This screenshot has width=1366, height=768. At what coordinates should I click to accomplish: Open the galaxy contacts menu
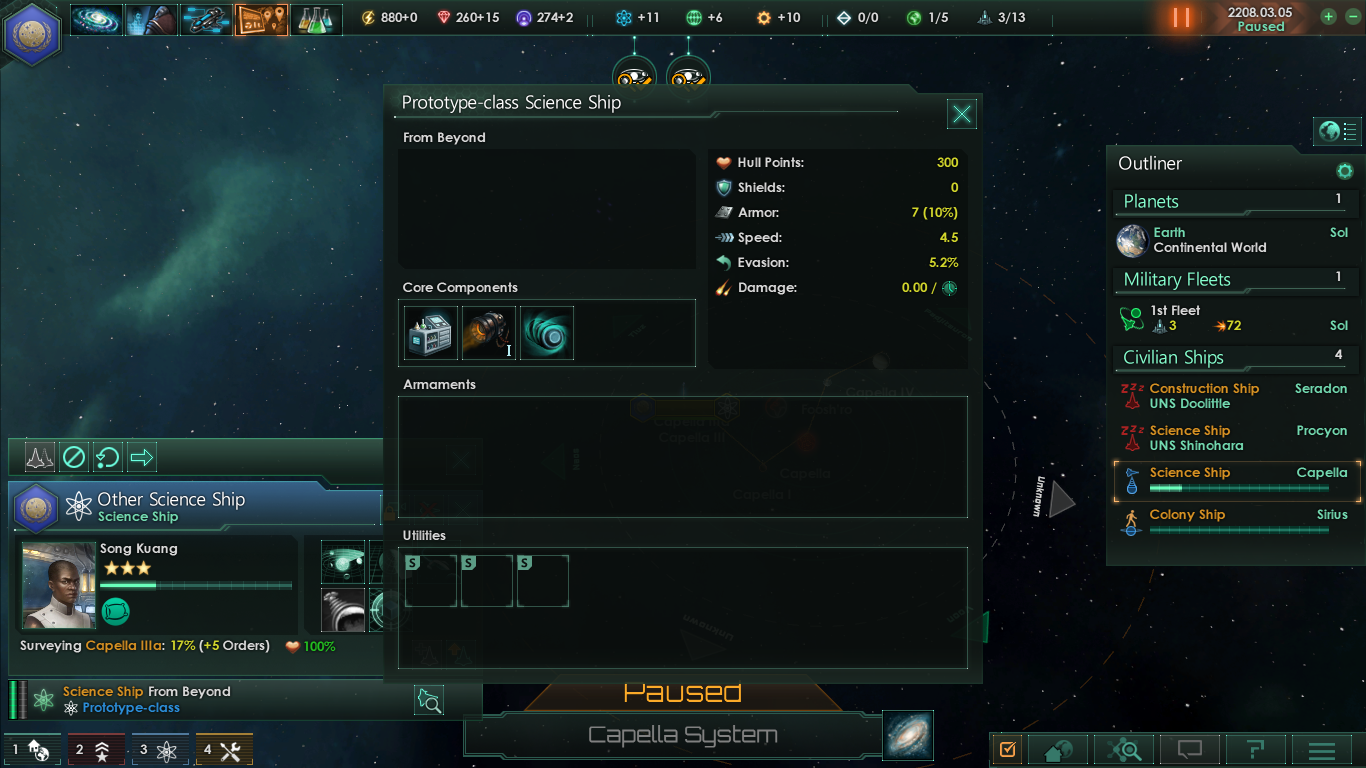[96, 19]
